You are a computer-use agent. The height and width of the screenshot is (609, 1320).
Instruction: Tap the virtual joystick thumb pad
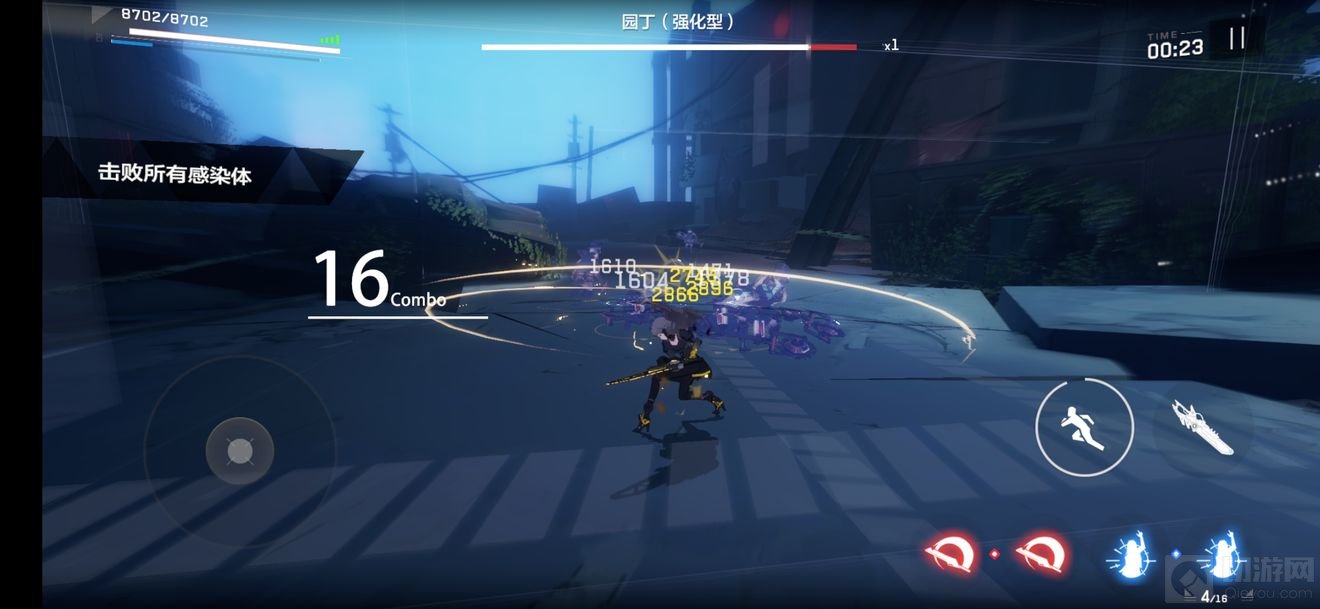240,452
